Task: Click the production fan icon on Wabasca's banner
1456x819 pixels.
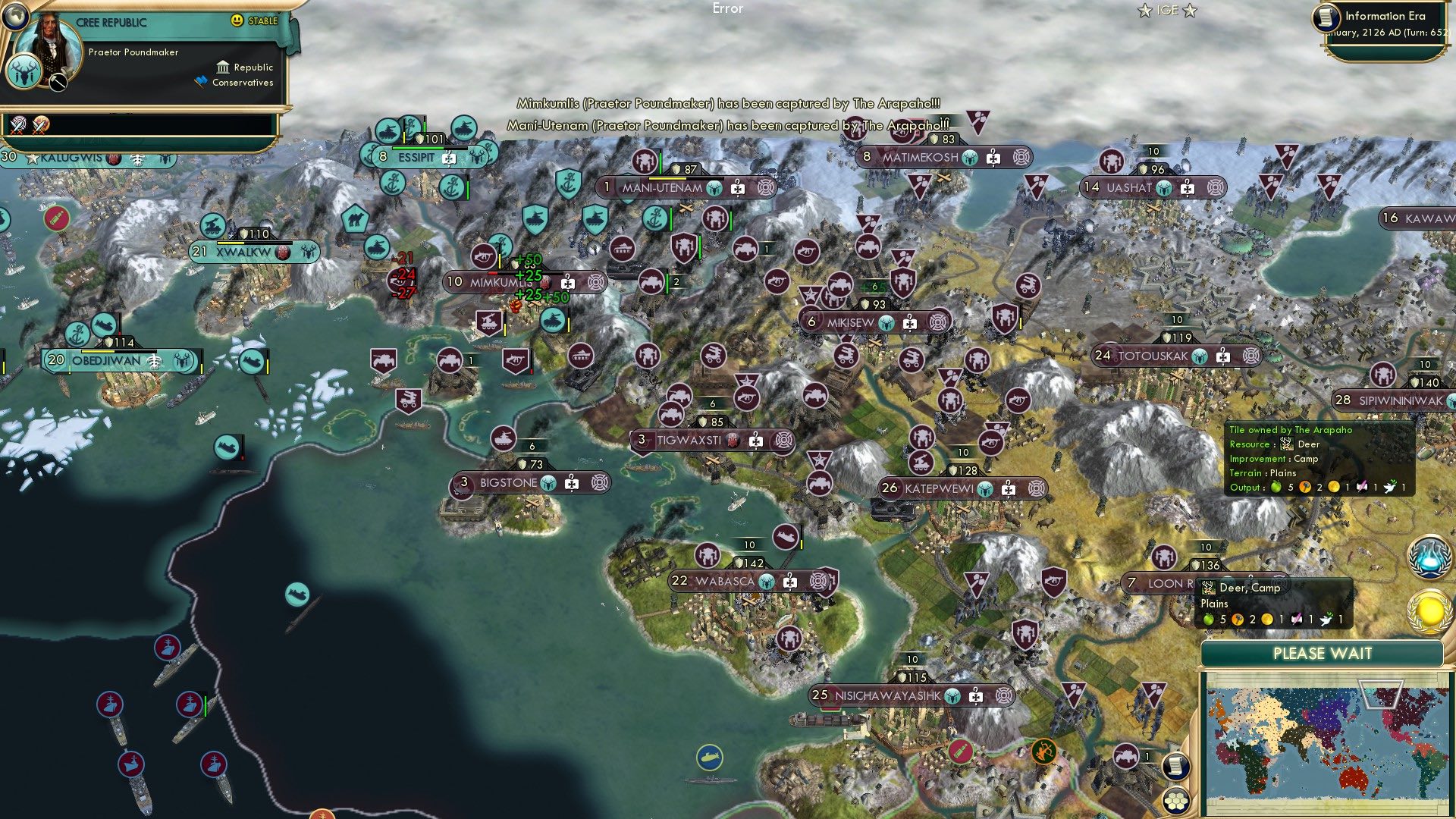Action: 817,580
